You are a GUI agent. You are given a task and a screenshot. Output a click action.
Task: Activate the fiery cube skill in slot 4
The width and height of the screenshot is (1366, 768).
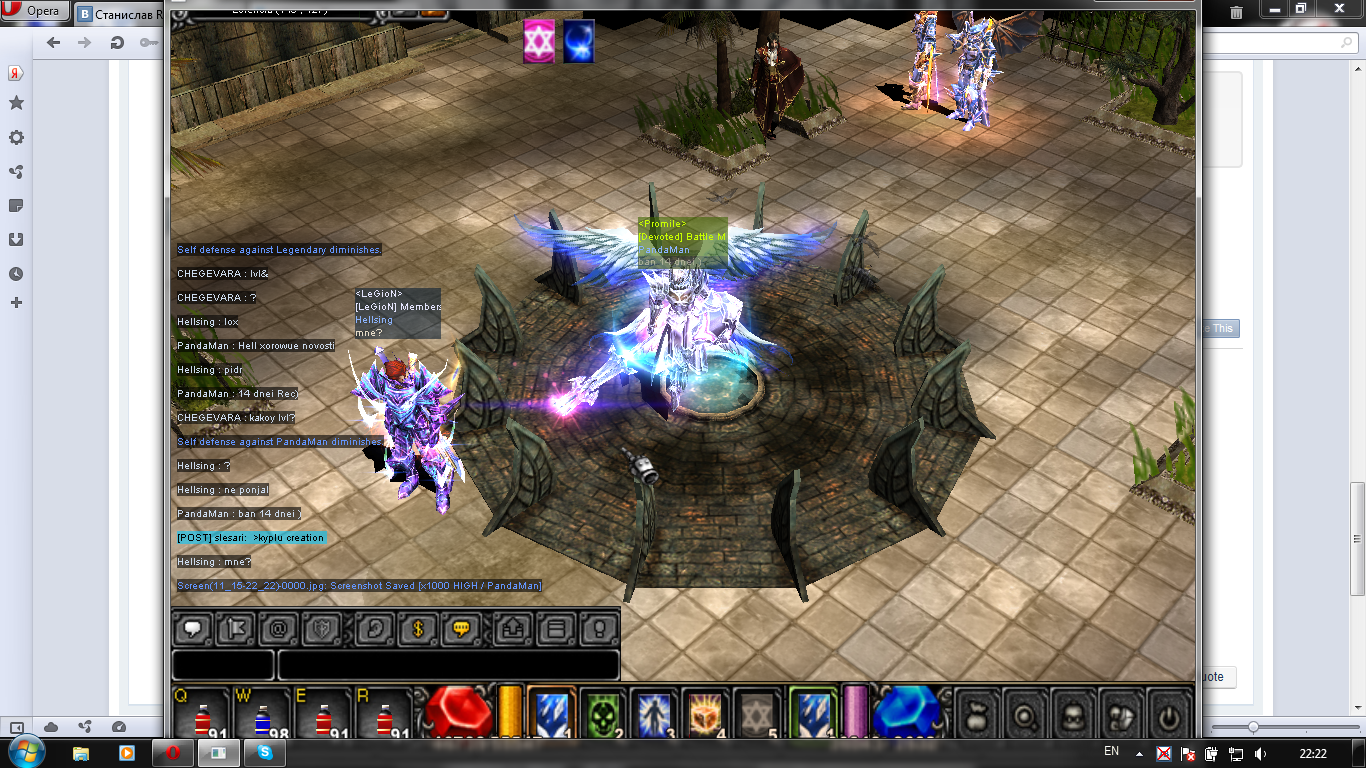click(x=706, y=714)
